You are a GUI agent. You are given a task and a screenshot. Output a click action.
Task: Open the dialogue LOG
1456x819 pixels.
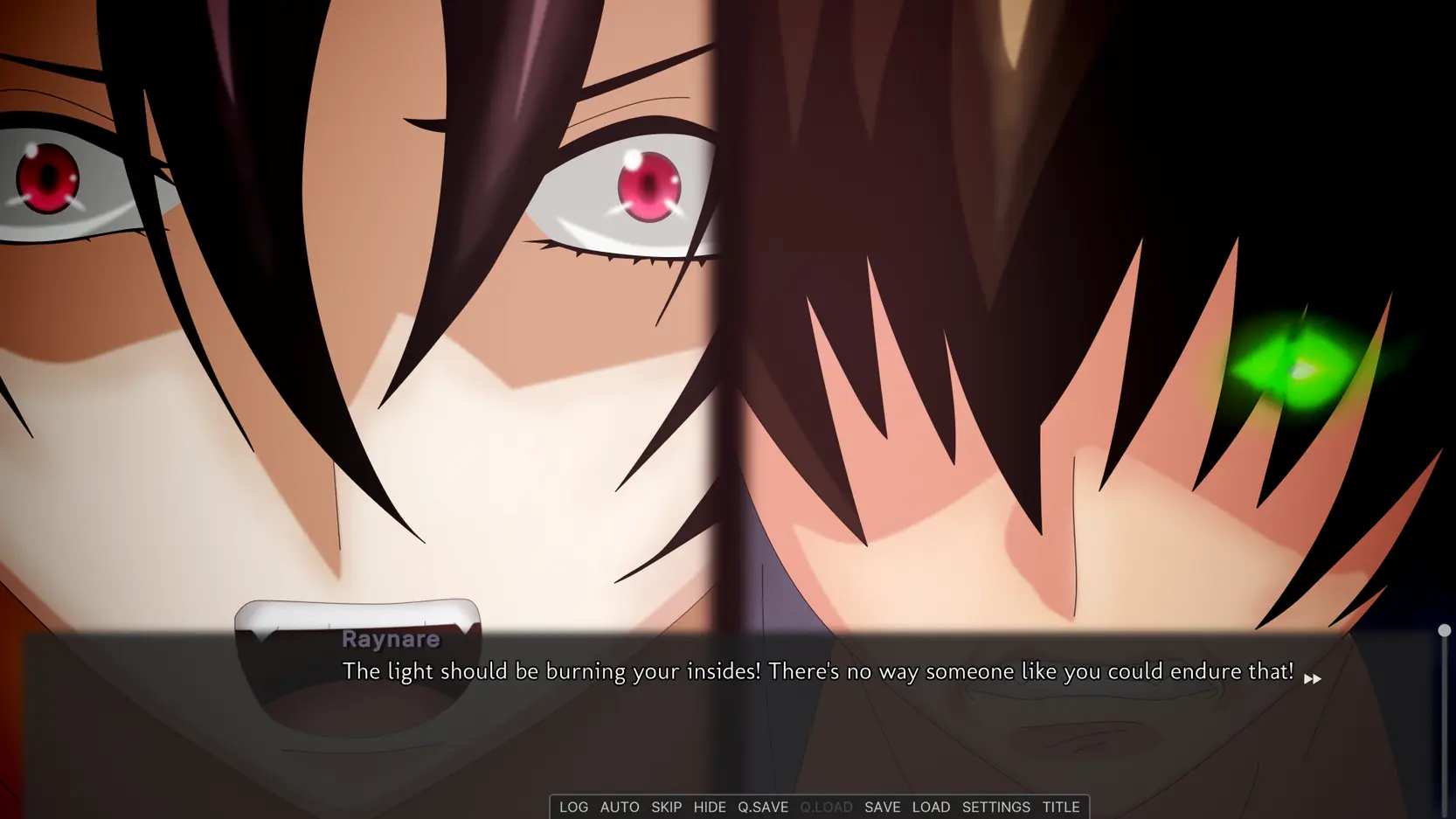[573, 807]
